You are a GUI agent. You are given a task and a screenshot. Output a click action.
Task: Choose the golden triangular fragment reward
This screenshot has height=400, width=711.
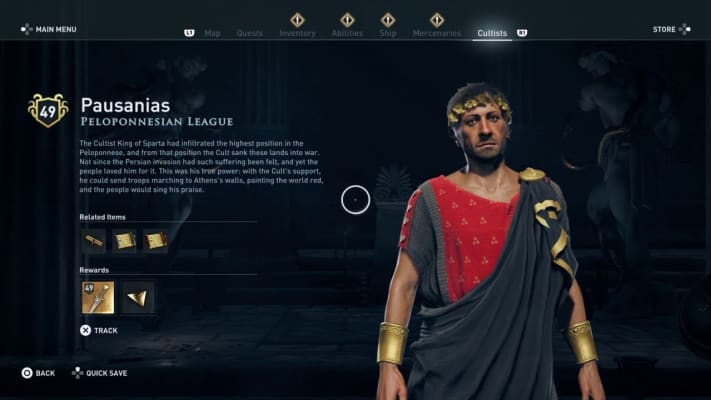pyautogui.click(x=138, y=297)
